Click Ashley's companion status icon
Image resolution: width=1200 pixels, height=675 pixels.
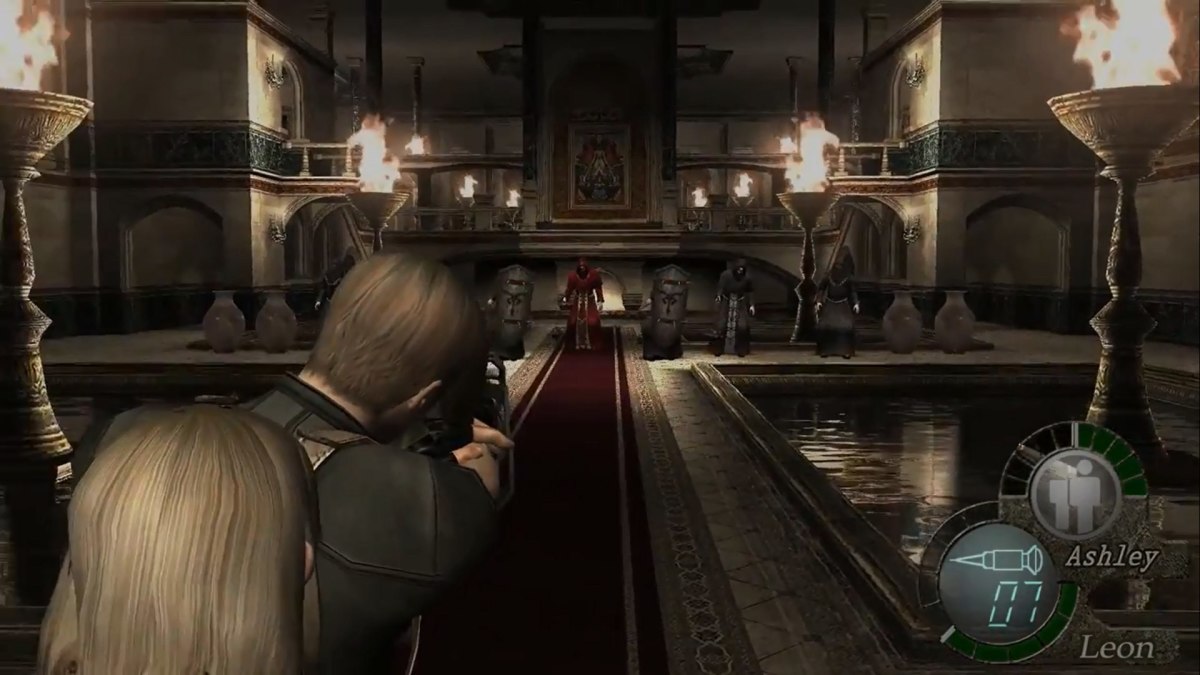click(1073, 492)
